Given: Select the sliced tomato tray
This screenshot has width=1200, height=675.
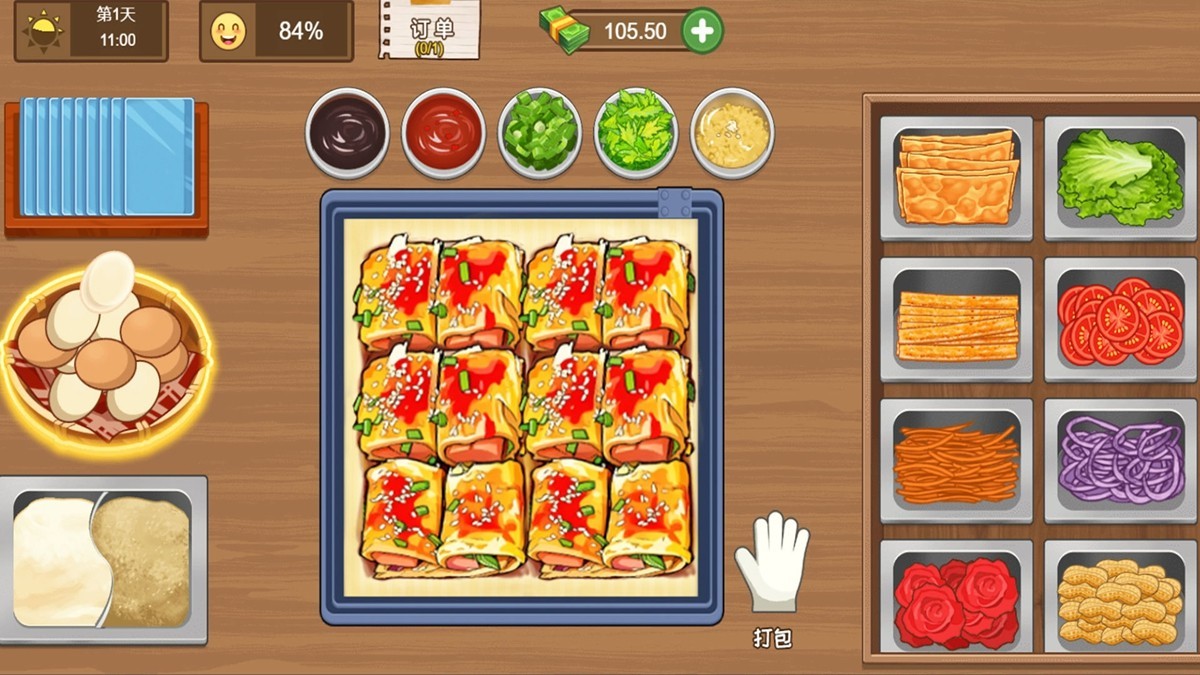Looking at the screenshot, I should (x=1120, y=320).
